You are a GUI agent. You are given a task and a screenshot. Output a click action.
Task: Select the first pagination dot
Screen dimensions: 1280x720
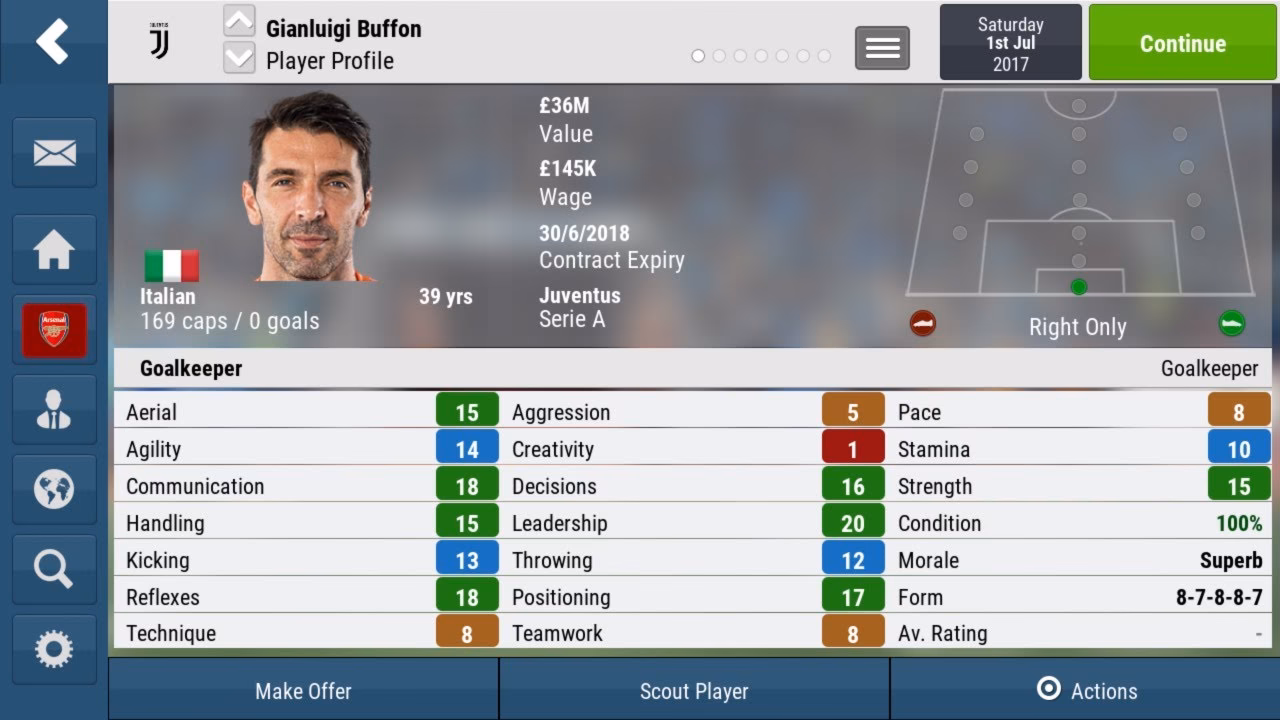(x=697, y=57)
